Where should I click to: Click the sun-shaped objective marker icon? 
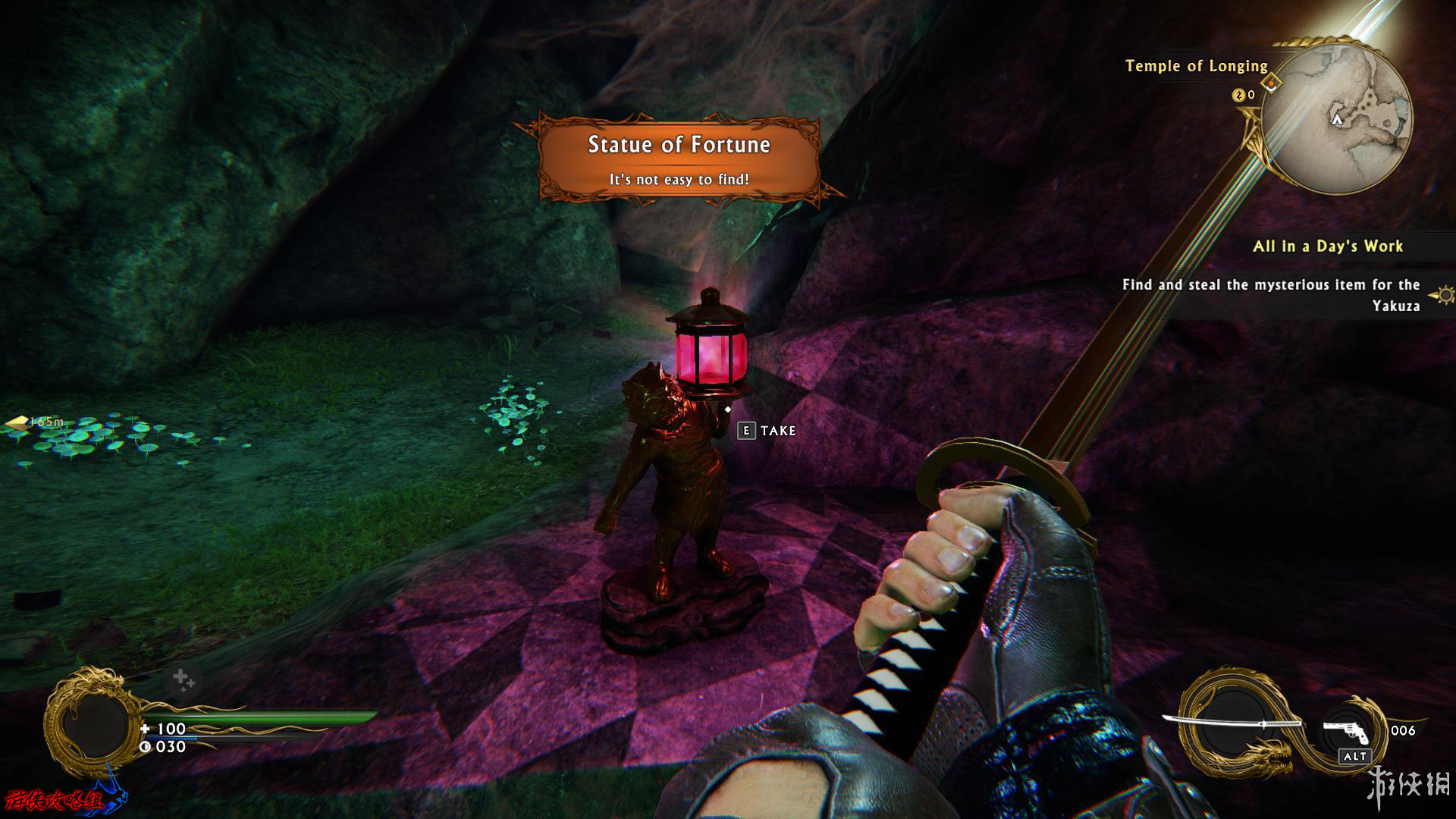[1444, 294]
